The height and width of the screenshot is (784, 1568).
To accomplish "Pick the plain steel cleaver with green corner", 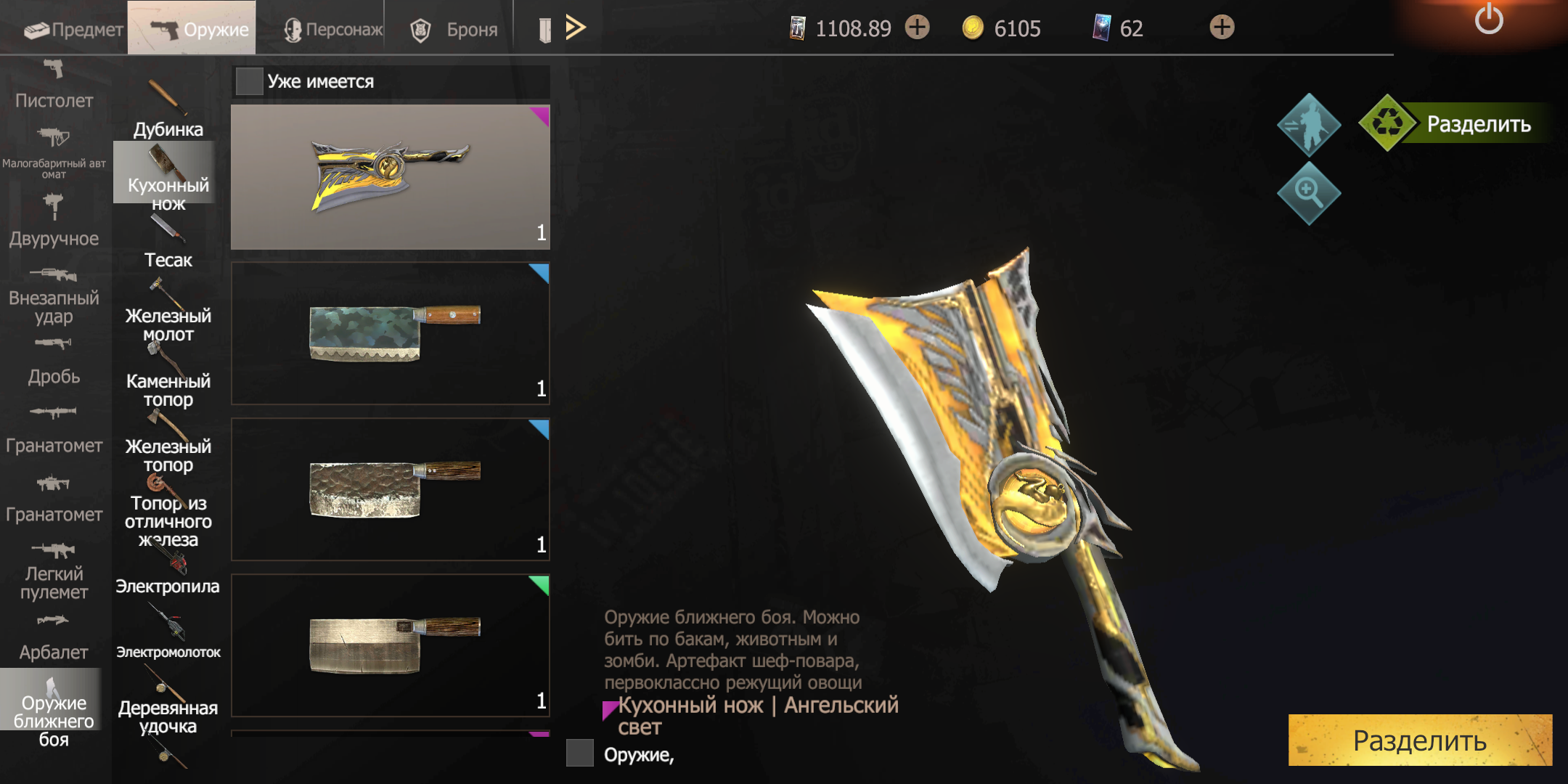I will click(x=391, y=645).
